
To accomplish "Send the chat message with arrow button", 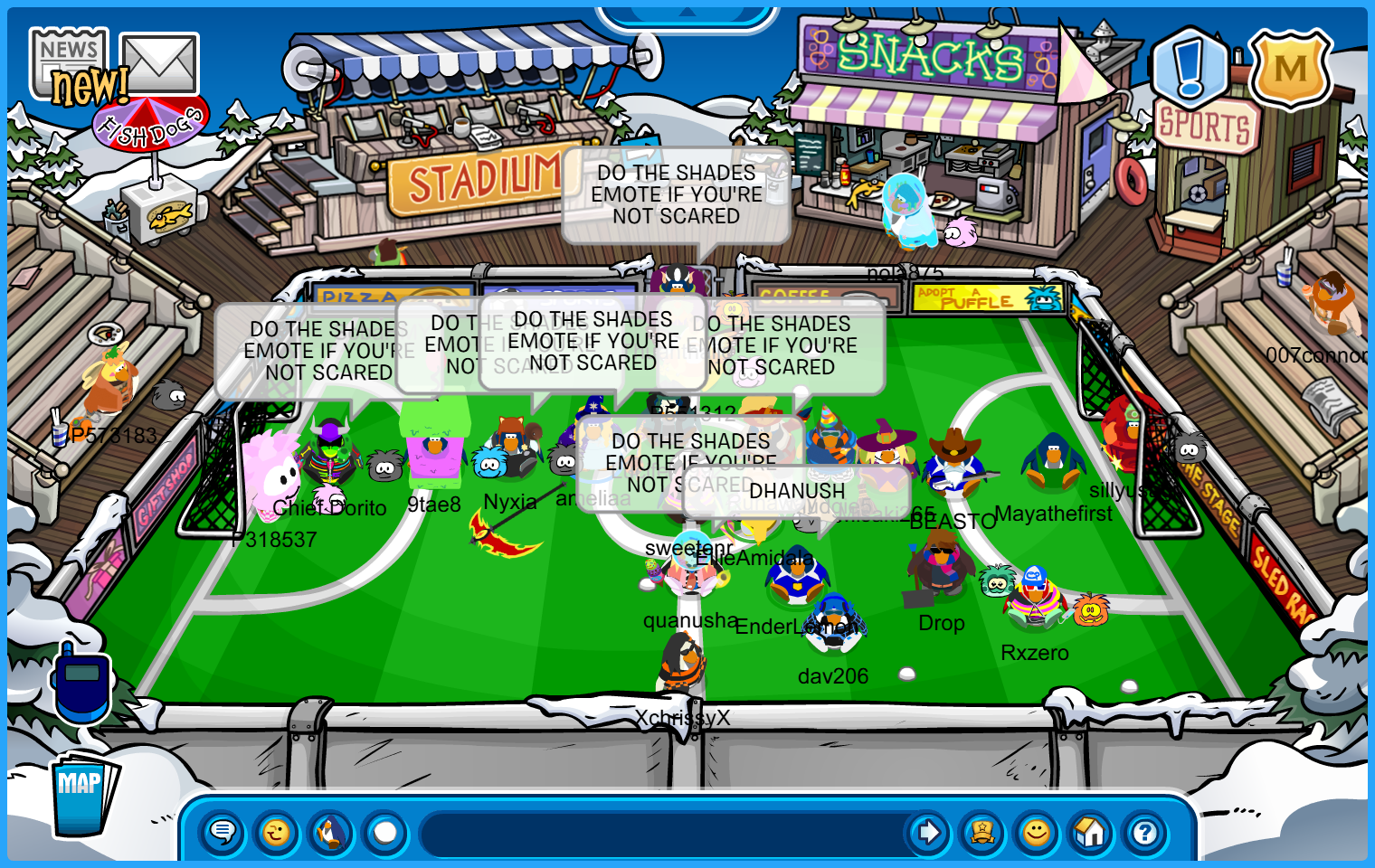I will pyautogui.click(x=928, y=832).
